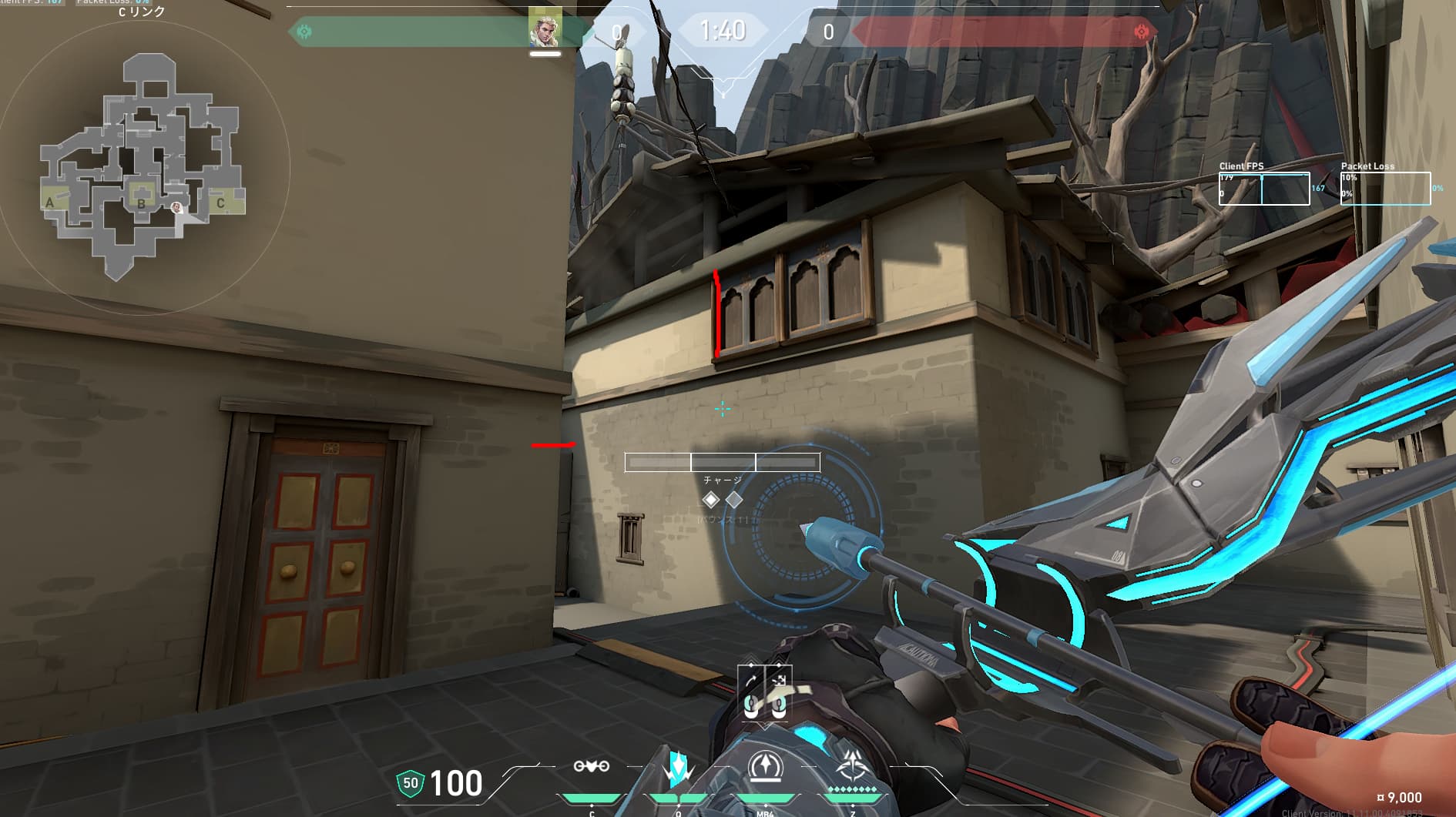Click the Hunter's Fury ultimate icon
Screen dimensions: 1456x817
852,768
